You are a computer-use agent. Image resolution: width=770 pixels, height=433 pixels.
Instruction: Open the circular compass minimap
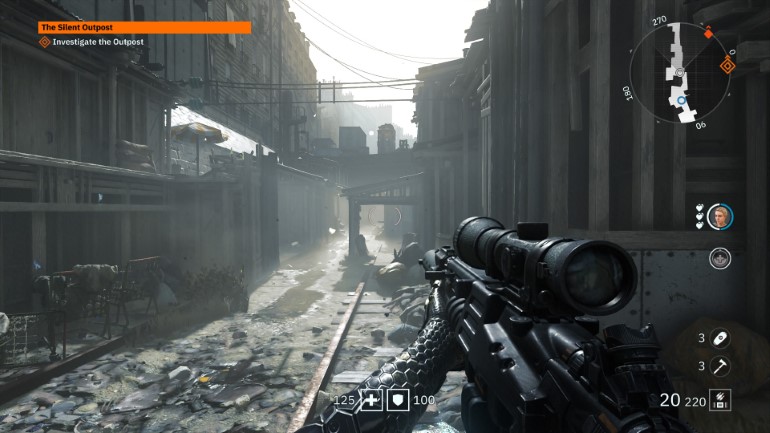(681, 71)
